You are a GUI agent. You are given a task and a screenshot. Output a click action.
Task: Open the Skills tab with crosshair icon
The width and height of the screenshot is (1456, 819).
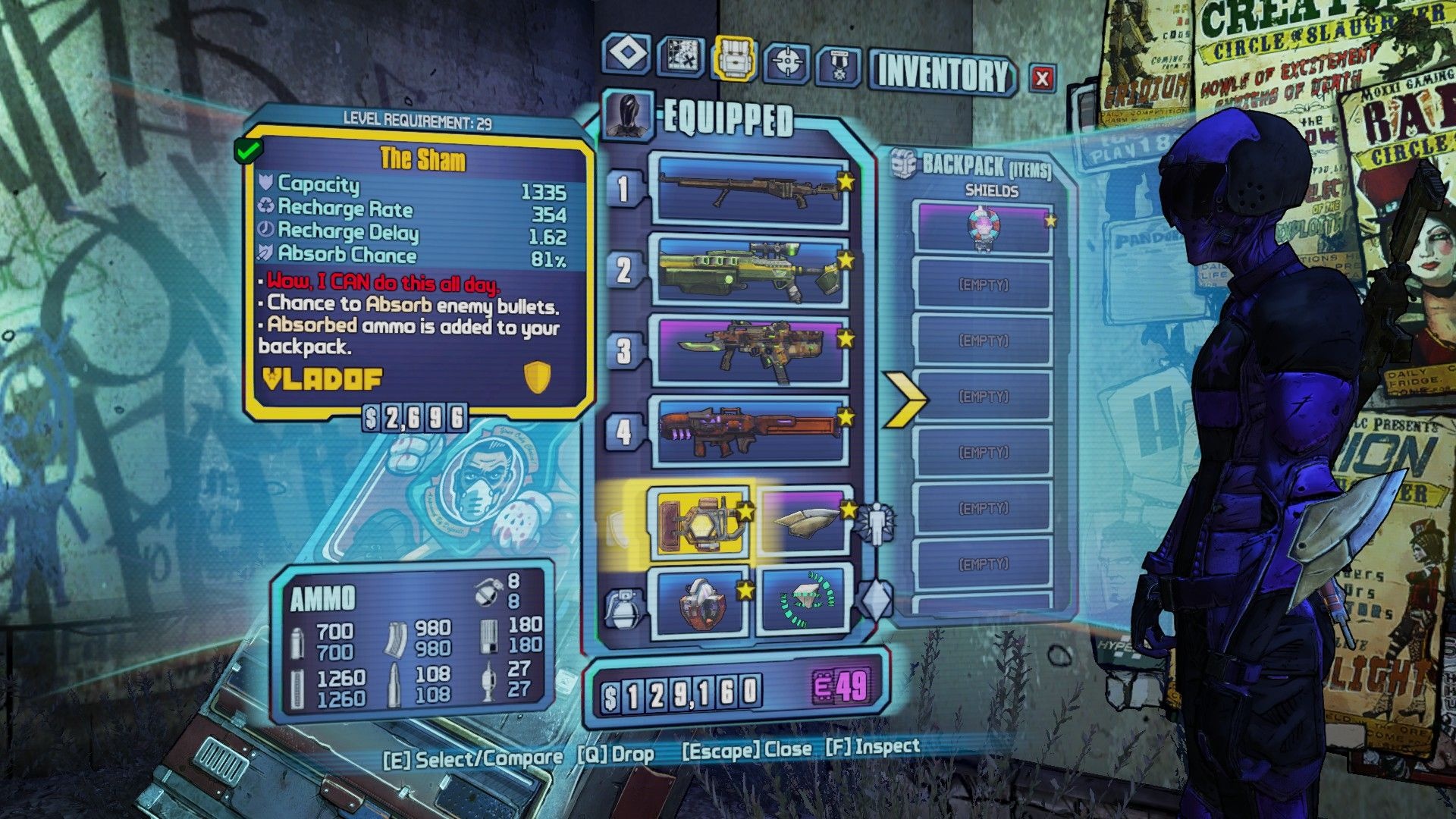coord(786,61)
